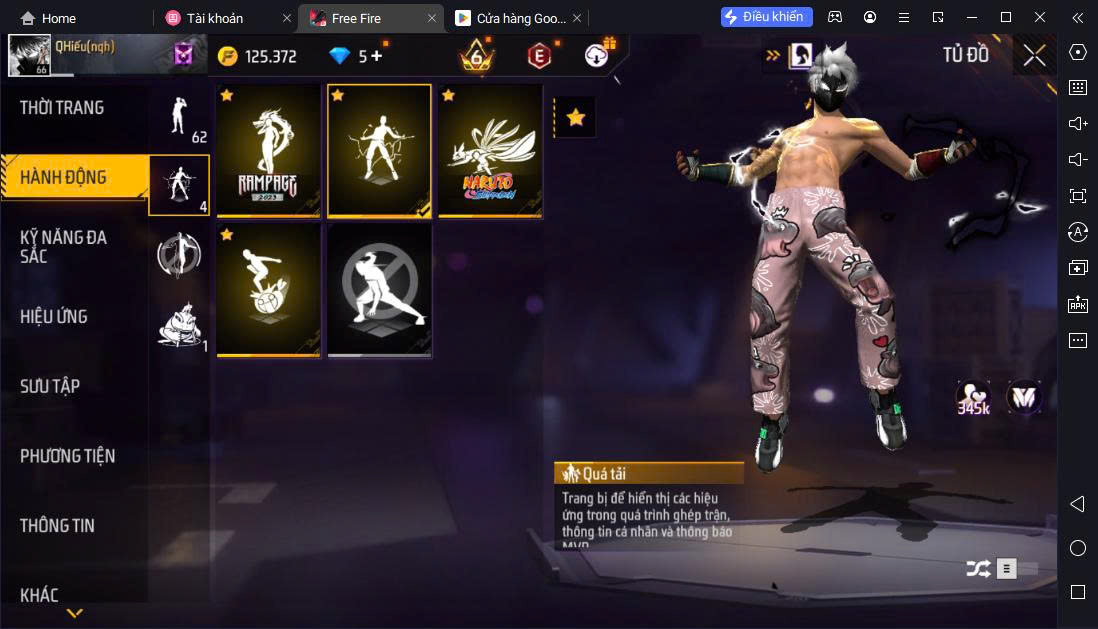The height and width of the screenshot is (629, 1098).
Task: Select the Naruto Shippuden emote card
Action: point(490,150)
